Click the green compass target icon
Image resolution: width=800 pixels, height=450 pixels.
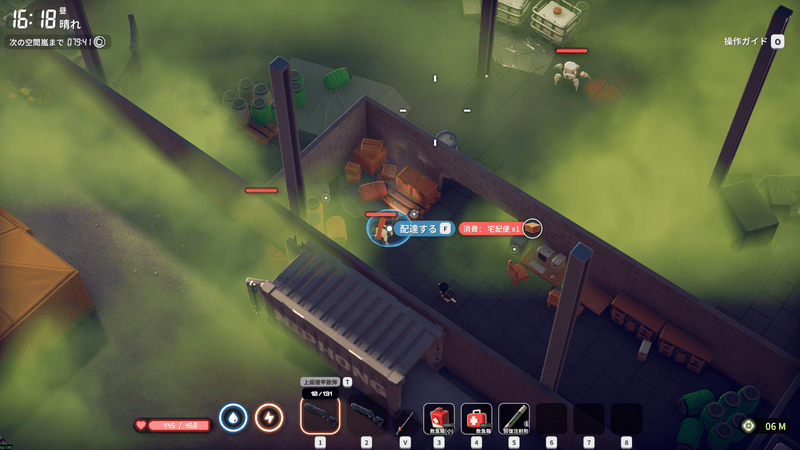tap(749, 425)
